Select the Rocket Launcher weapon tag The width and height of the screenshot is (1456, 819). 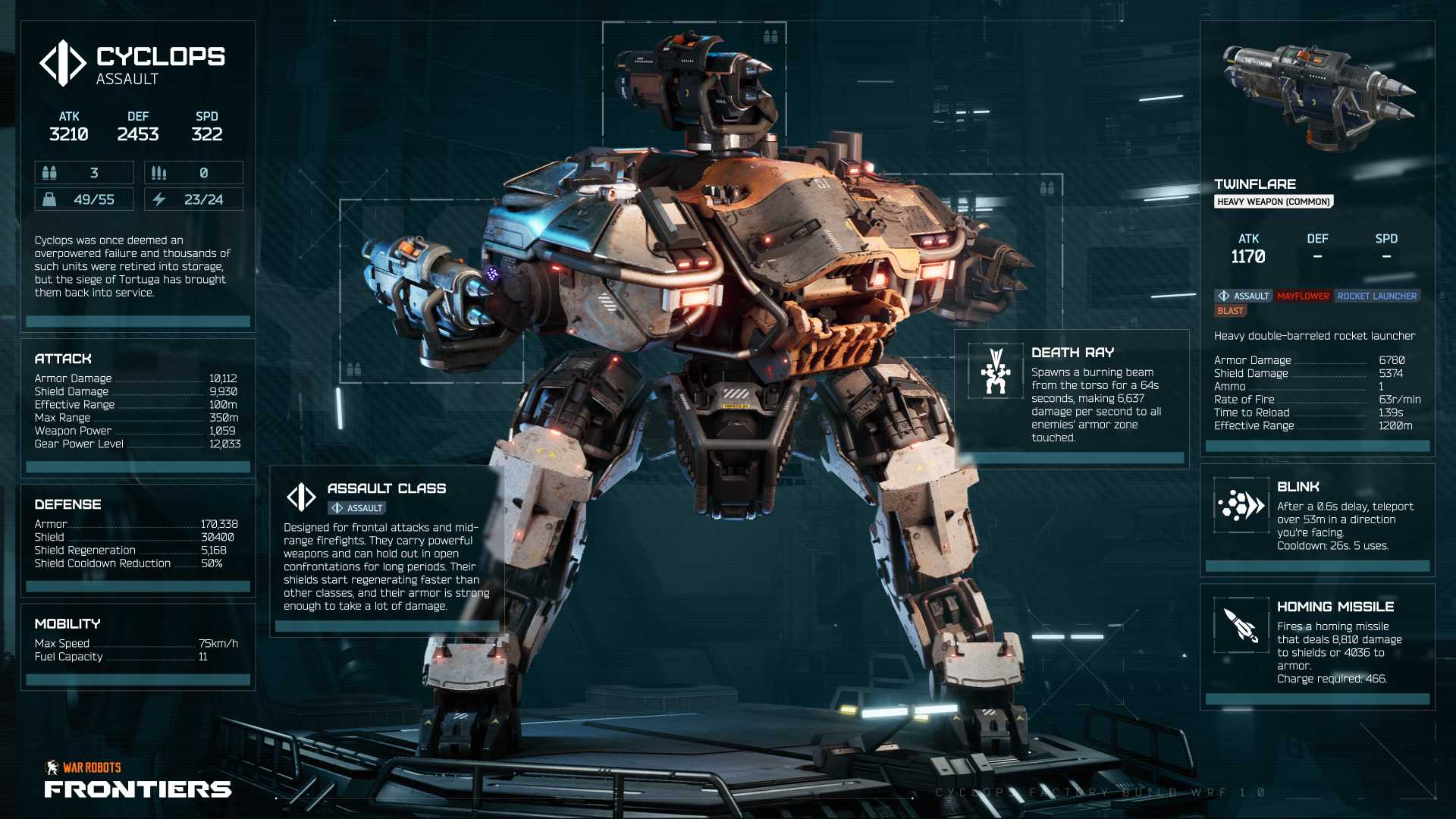[x=1376, y=296]
